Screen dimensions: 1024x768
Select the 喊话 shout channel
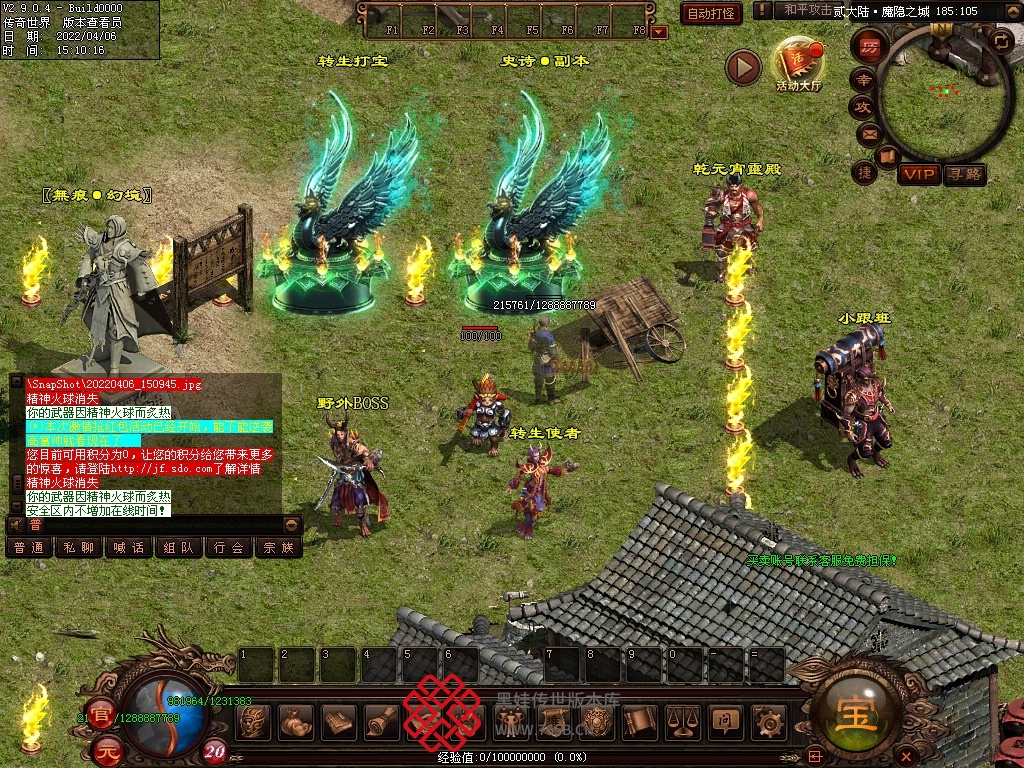coord(128,547)
